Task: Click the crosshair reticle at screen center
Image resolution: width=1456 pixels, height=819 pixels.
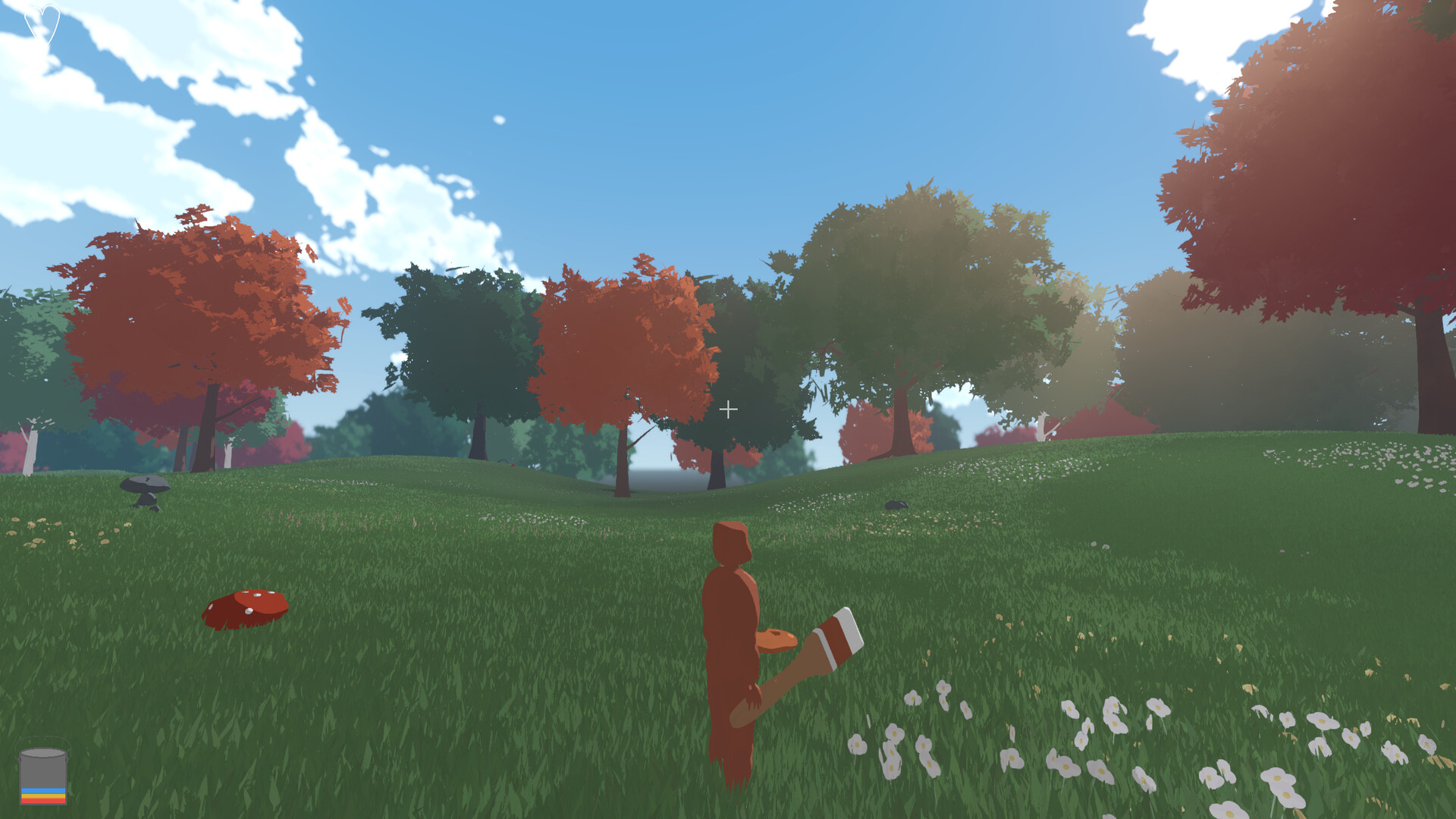Action: [729, 409]
